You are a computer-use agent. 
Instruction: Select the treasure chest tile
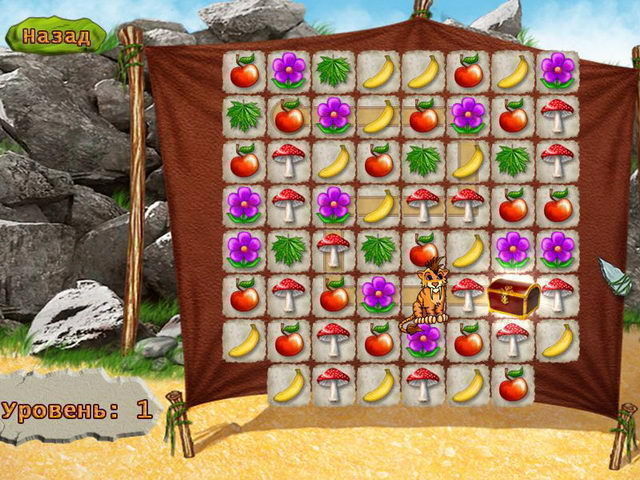click(x=513, y=295)
